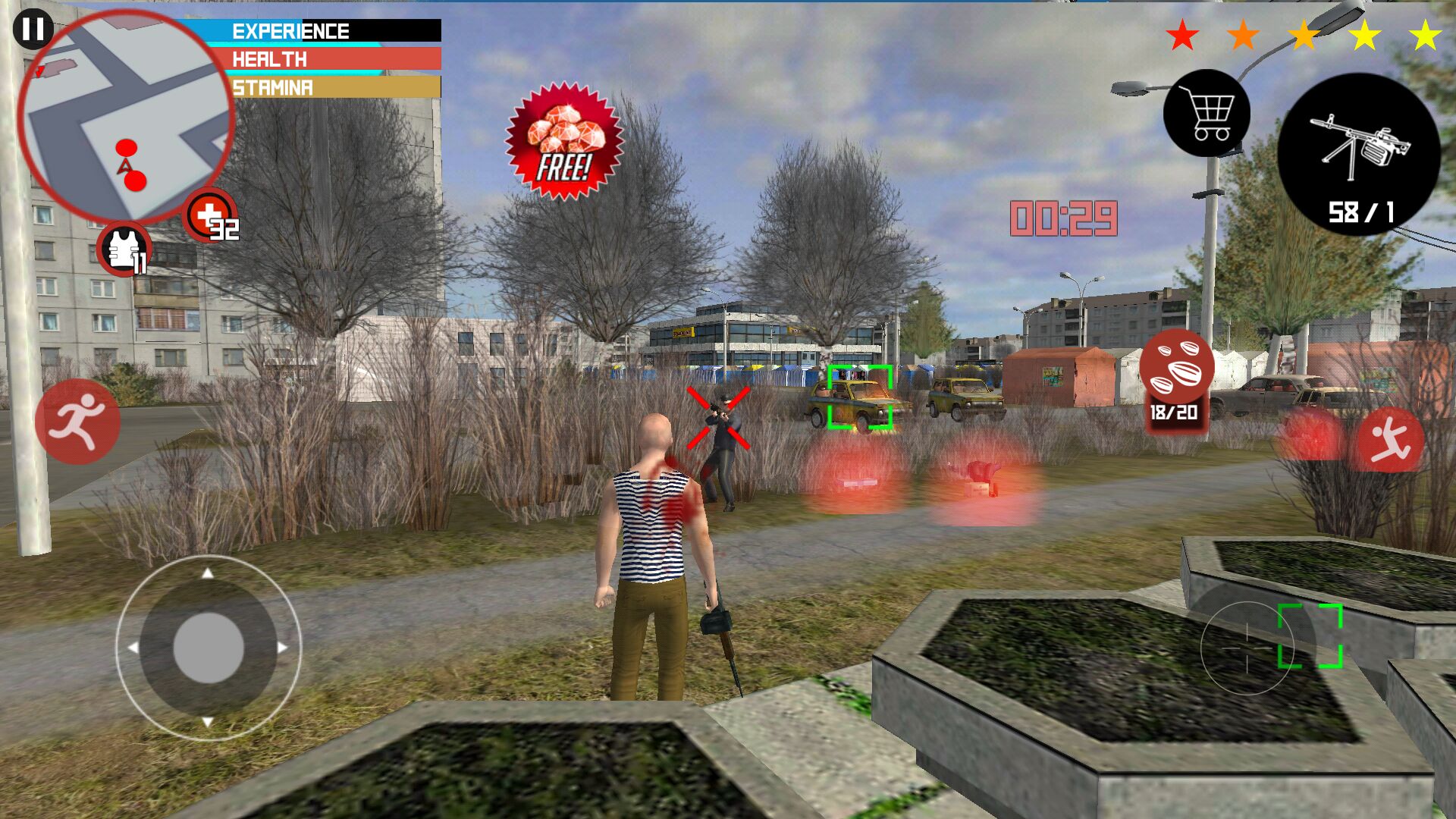Pause the game

pos(33,30)
